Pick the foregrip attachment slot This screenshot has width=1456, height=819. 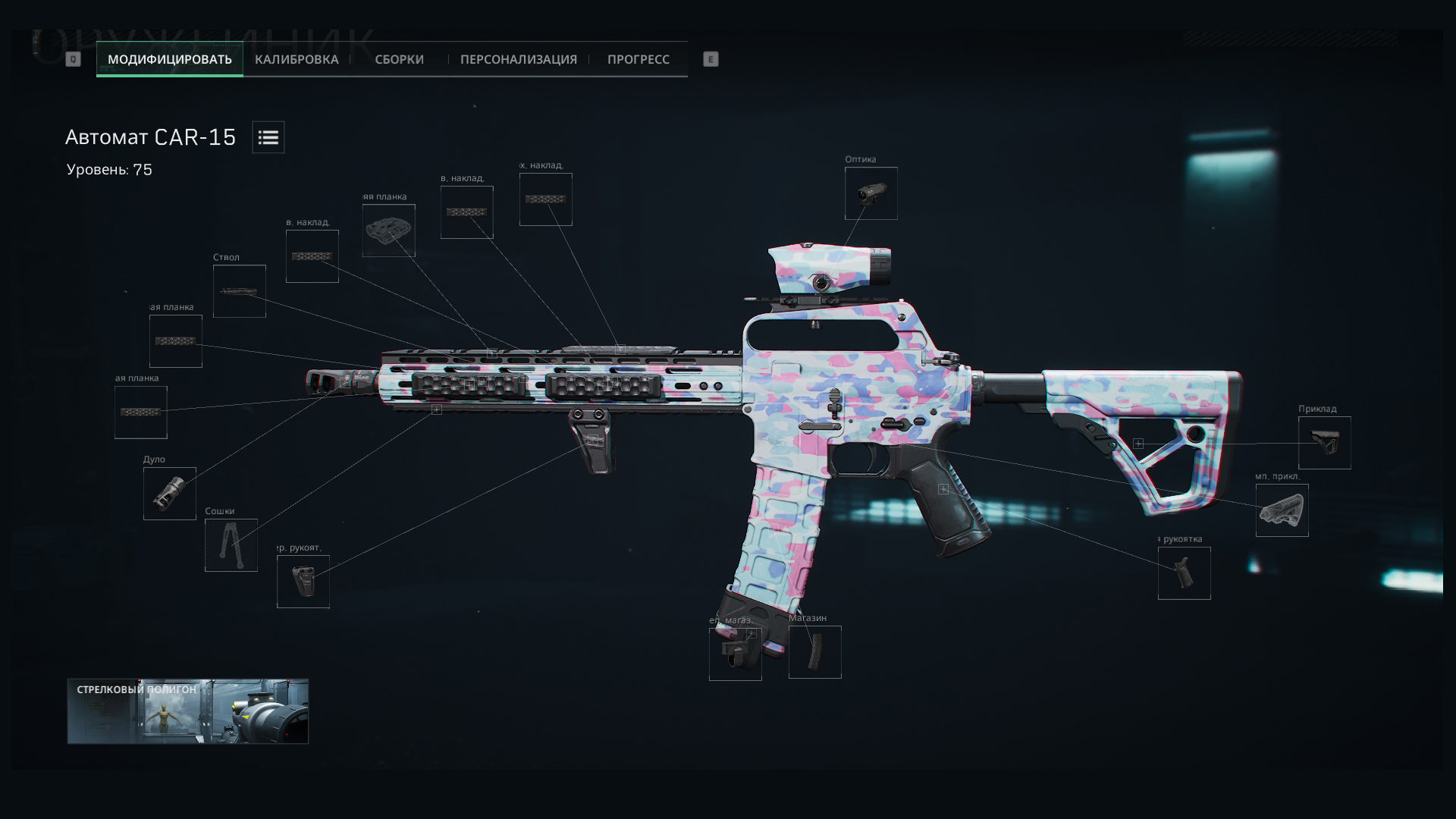(303, 582)
